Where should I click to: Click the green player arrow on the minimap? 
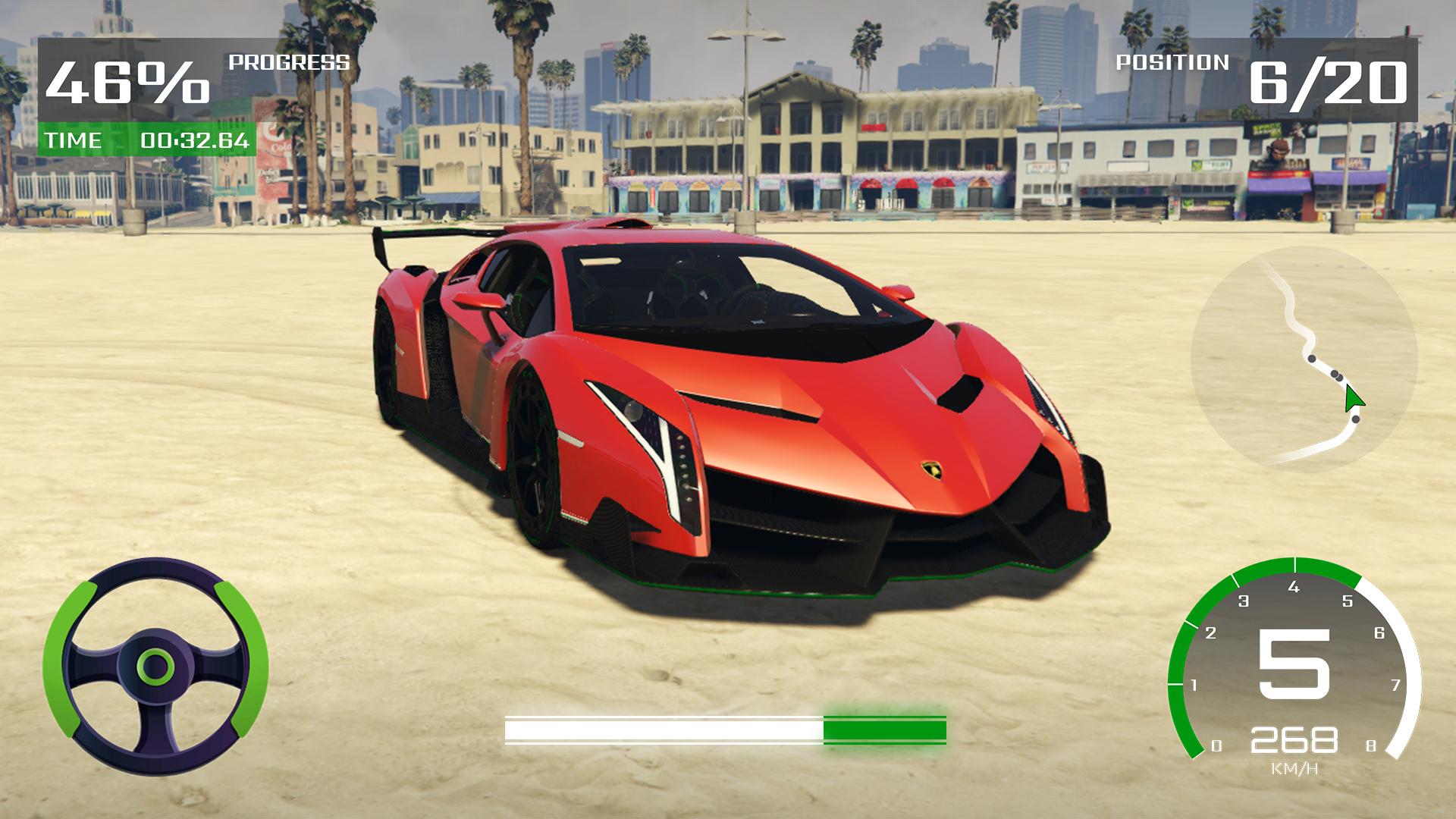1356,396
